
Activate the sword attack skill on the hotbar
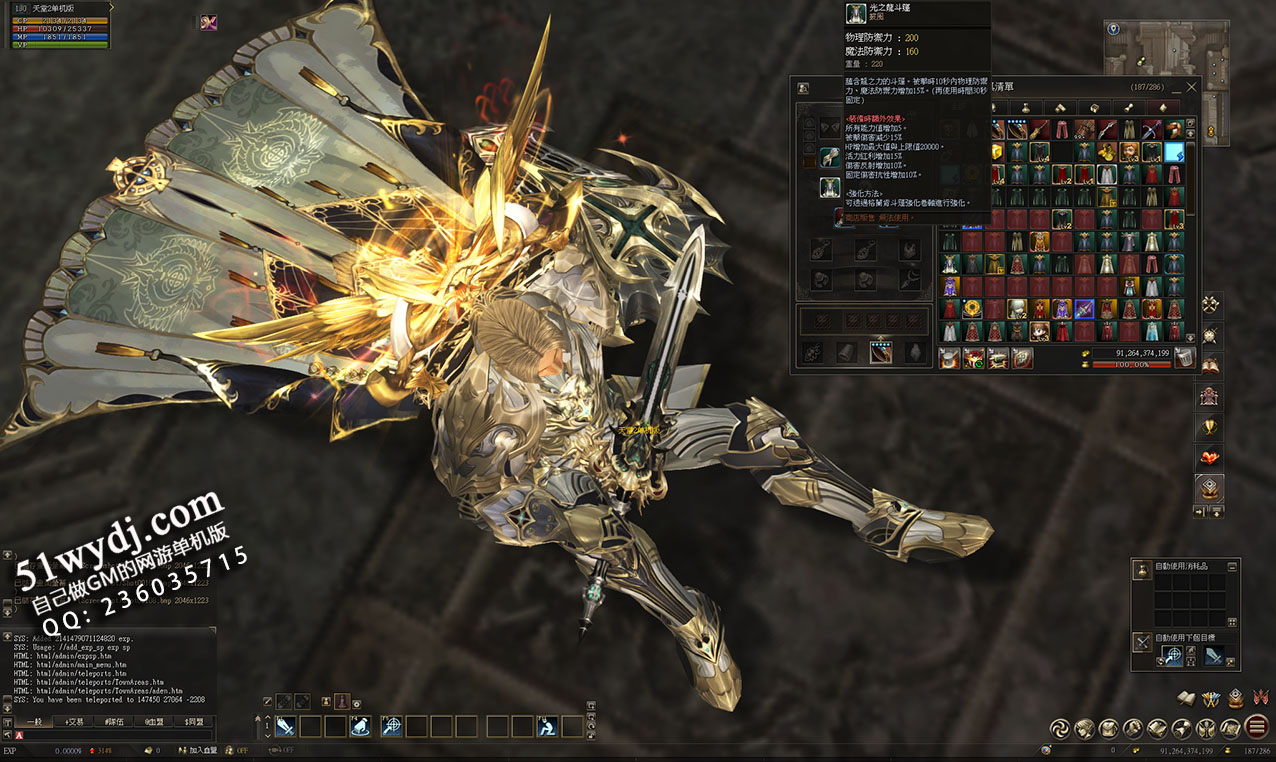pyautogui.click(x=285, y=726)
